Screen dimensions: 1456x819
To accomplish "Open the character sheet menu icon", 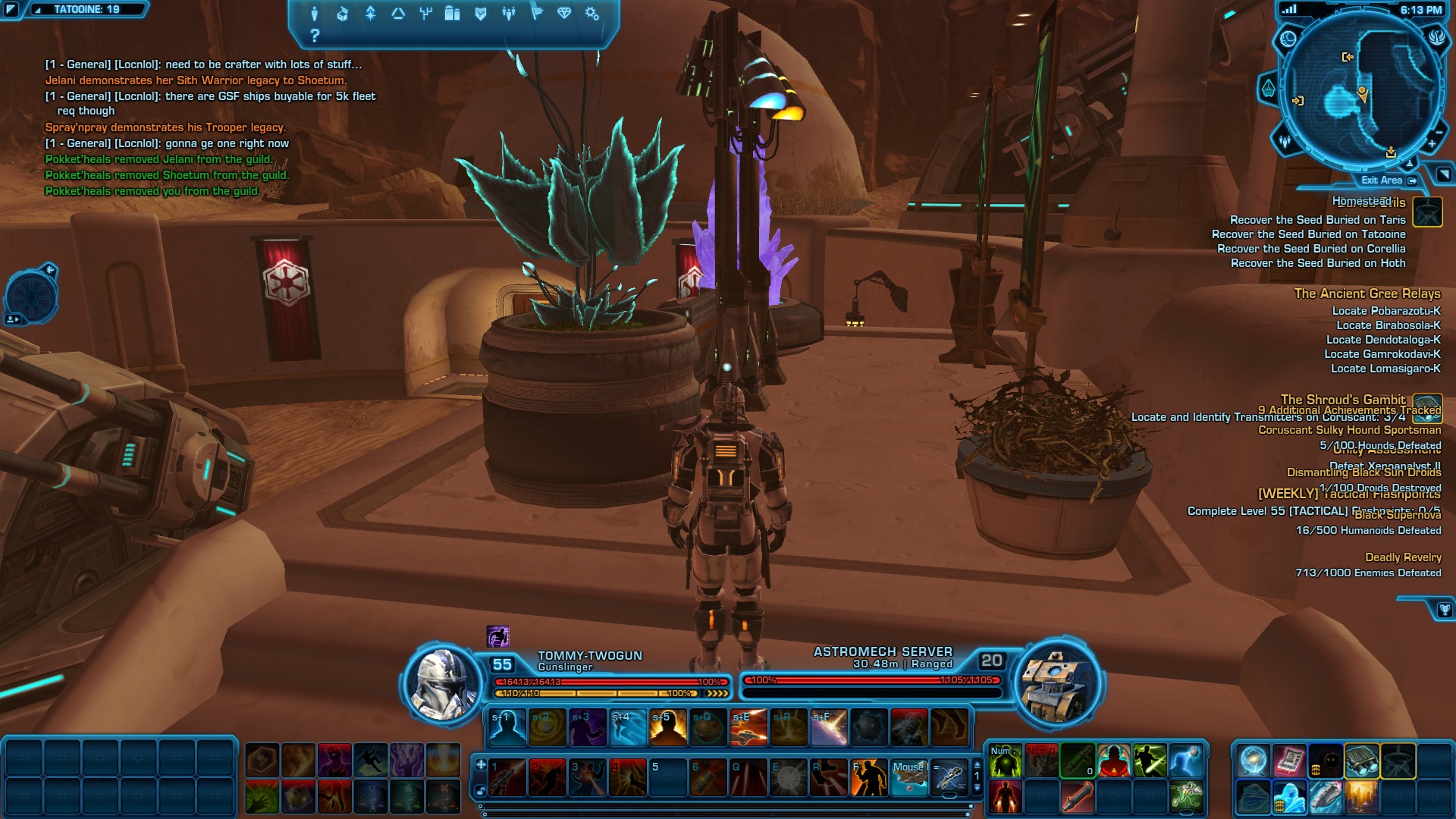I will click(x=315, y=14).
